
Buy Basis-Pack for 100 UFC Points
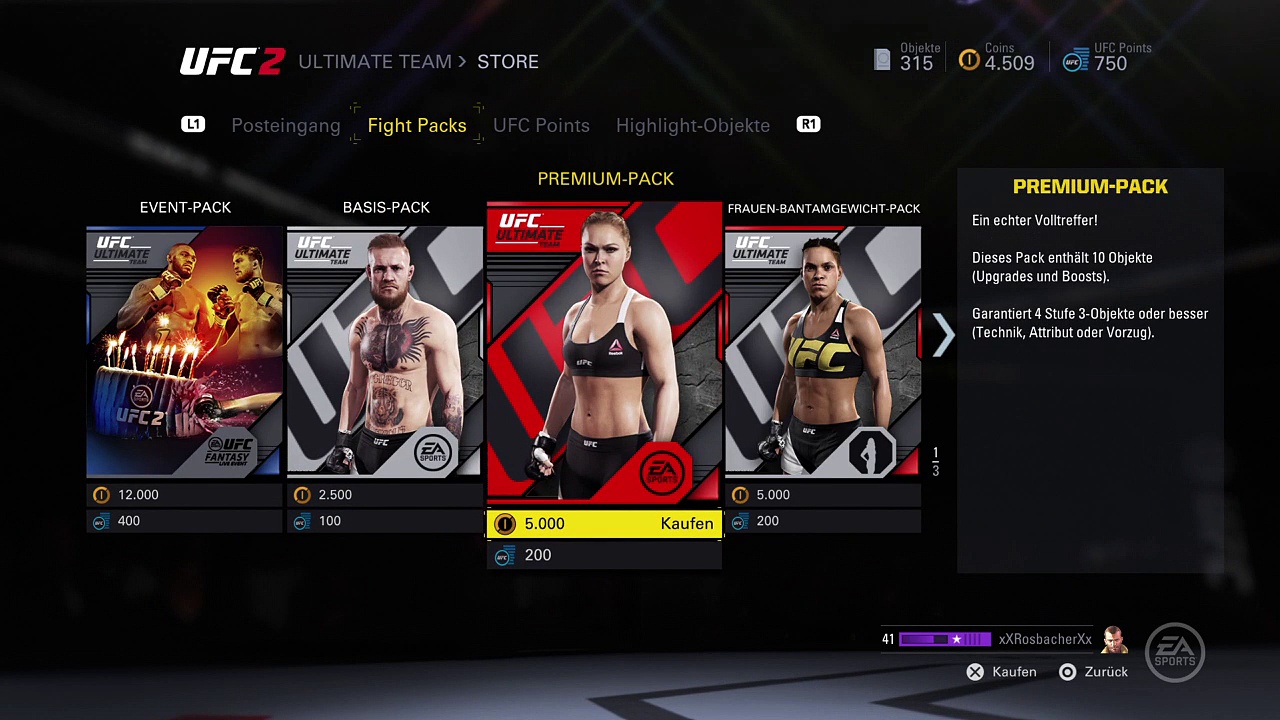coord(385,521)
